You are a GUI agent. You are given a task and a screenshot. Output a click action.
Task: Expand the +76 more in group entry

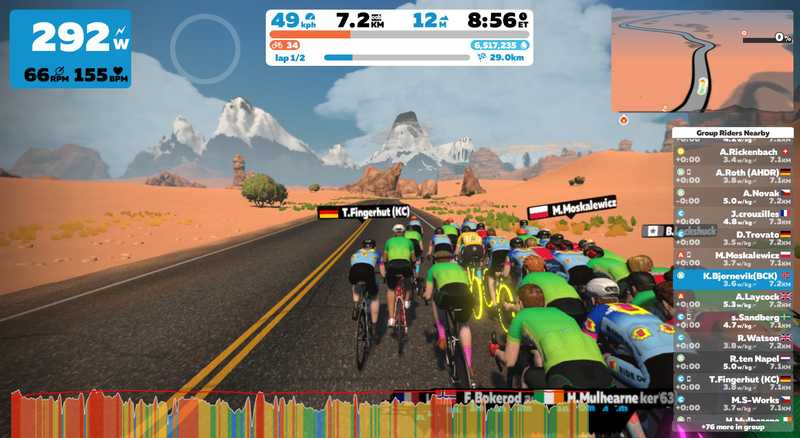click(735, 426)
